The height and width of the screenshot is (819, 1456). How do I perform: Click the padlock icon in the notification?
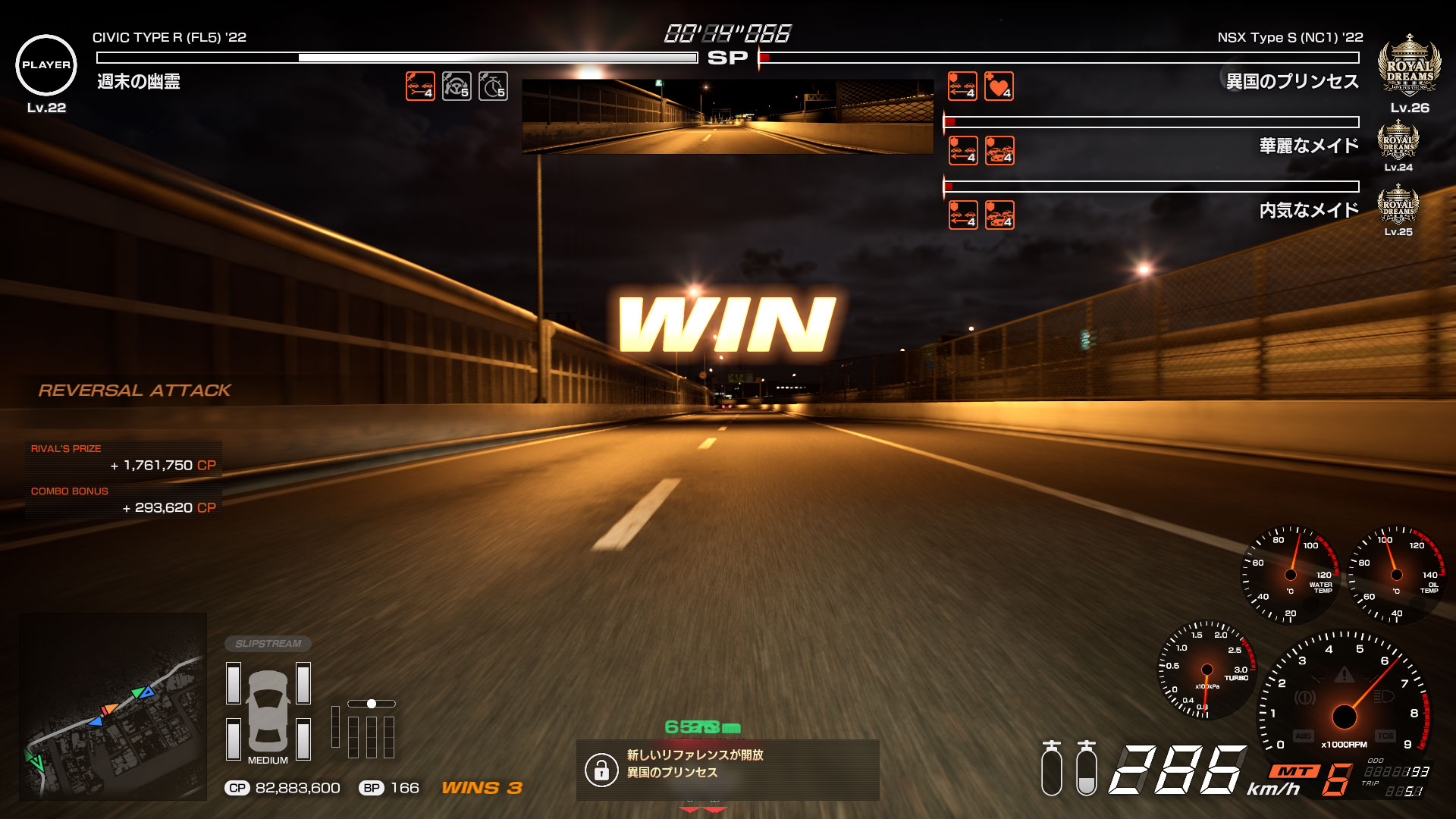[x=601, y=770]
